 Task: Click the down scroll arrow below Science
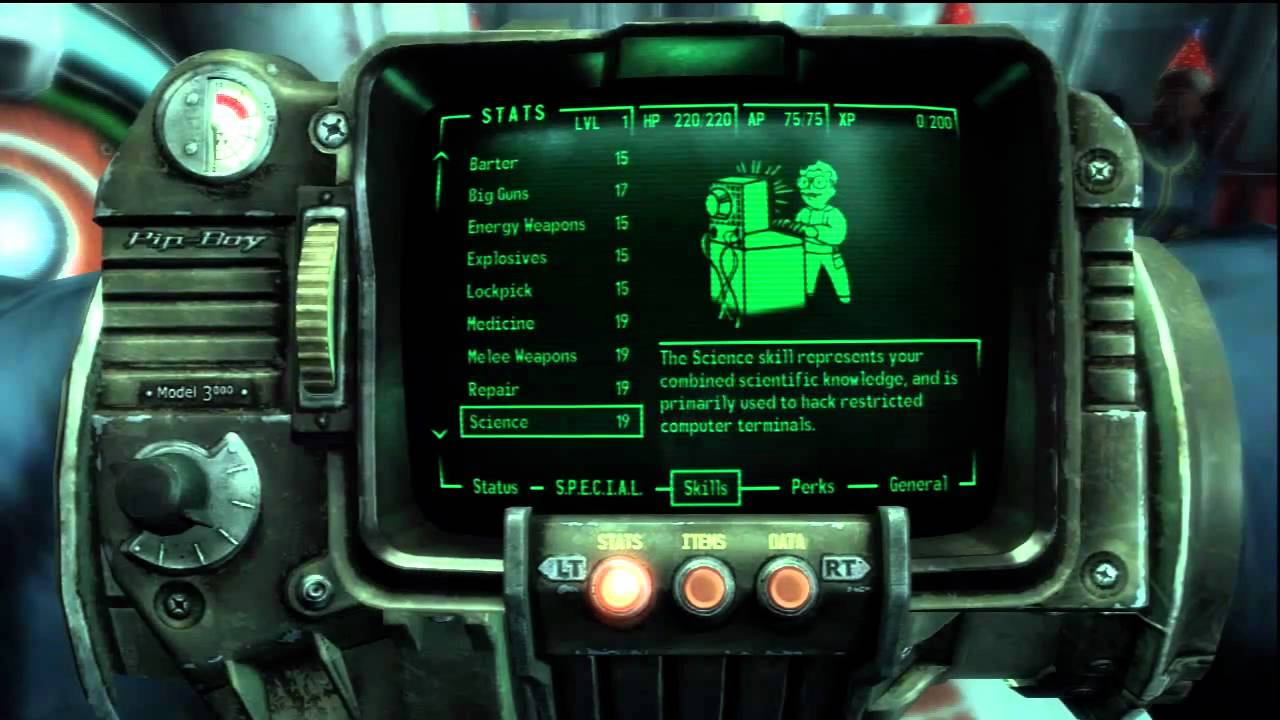(440, 435)
